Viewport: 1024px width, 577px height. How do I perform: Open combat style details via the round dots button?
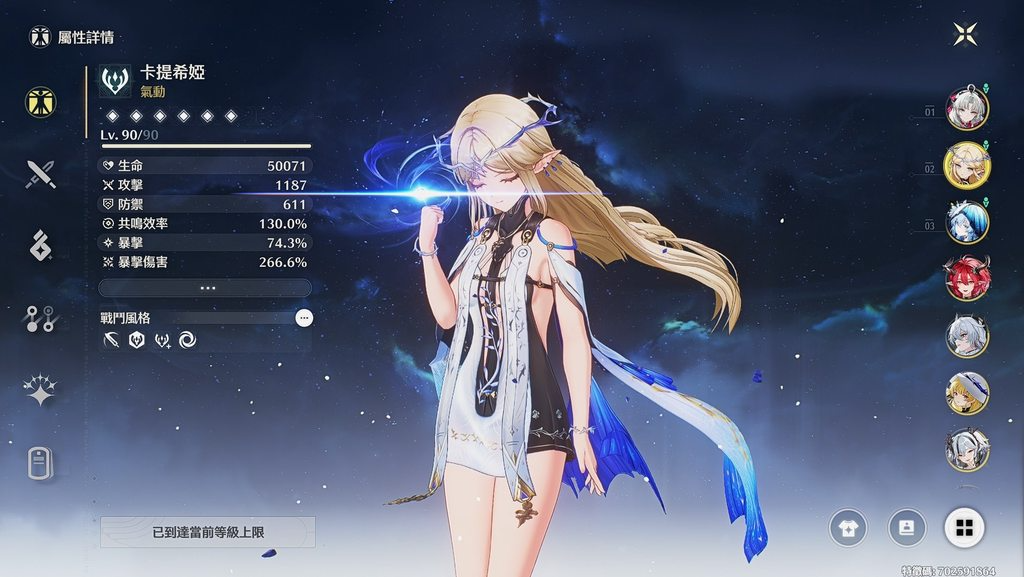coord(304,318)
